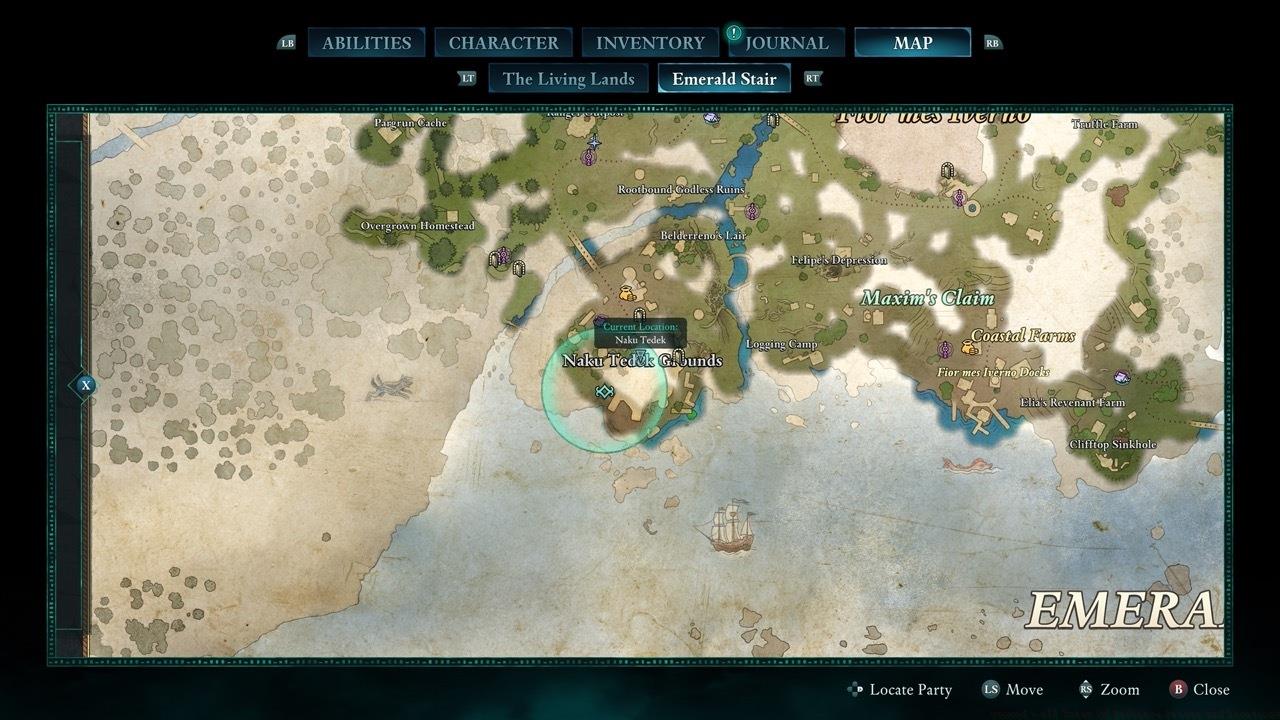Switch to the Character tab

pyautogui.click(x=503, y=43)
